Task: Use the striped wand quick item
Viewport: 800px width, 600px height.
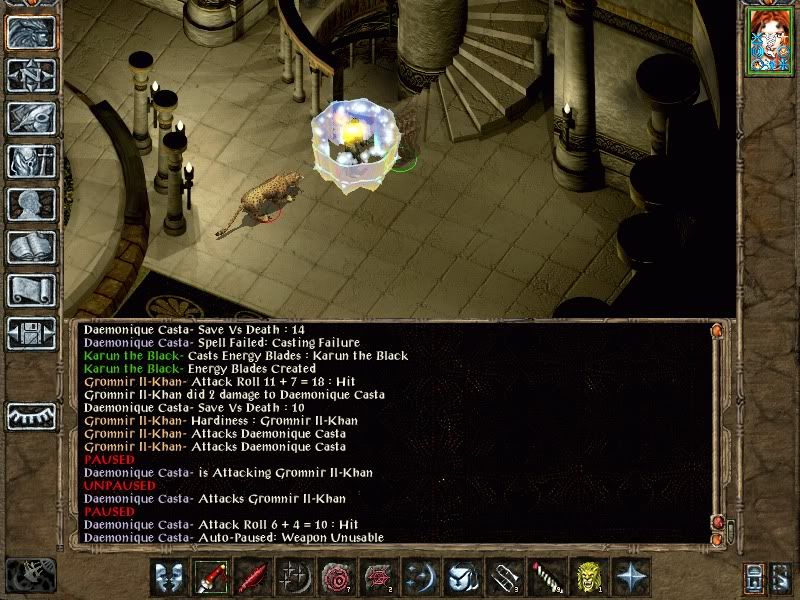Action: [547, 578]
